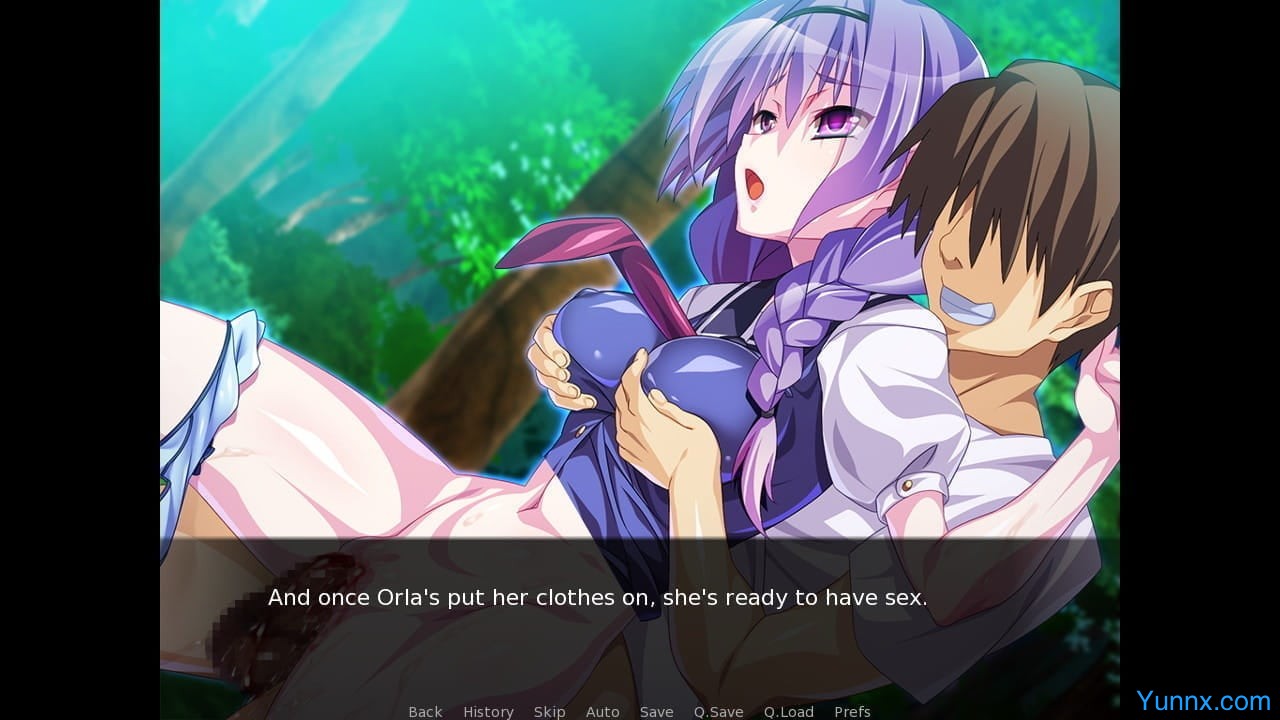The width and height of the screenshot is (1280, 720).
Task: Open the Save menu
Action: 656,711
